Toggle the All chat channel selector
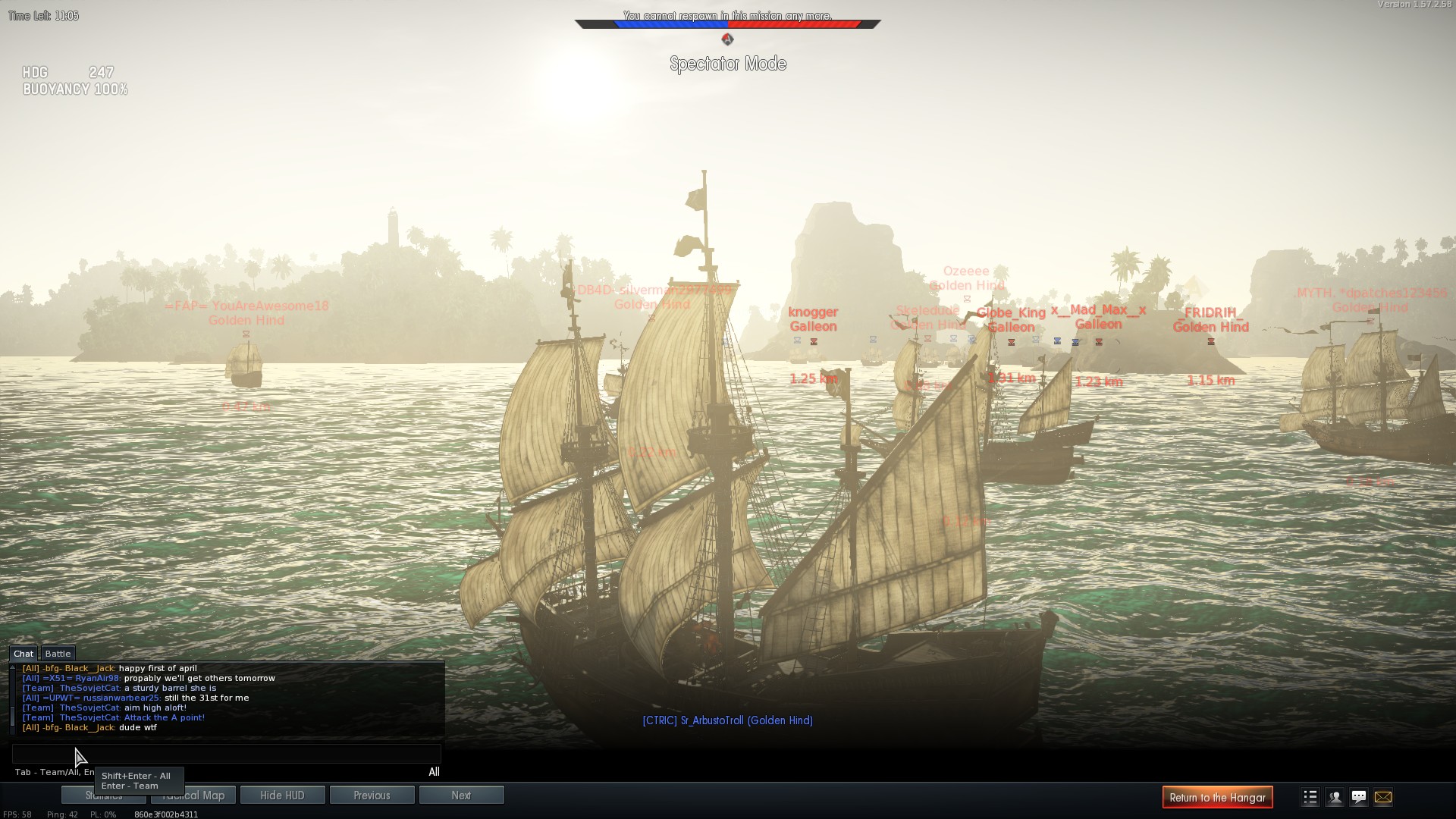1456x819 pixels. pos(434,772)
